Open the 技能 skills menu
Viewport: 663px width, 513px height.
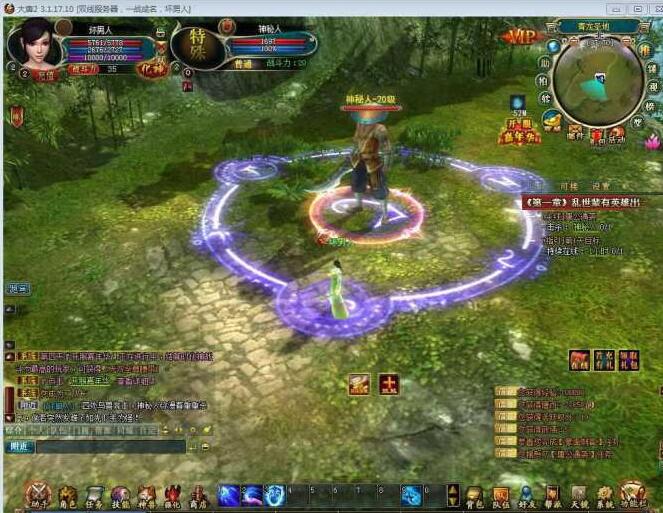120,496
